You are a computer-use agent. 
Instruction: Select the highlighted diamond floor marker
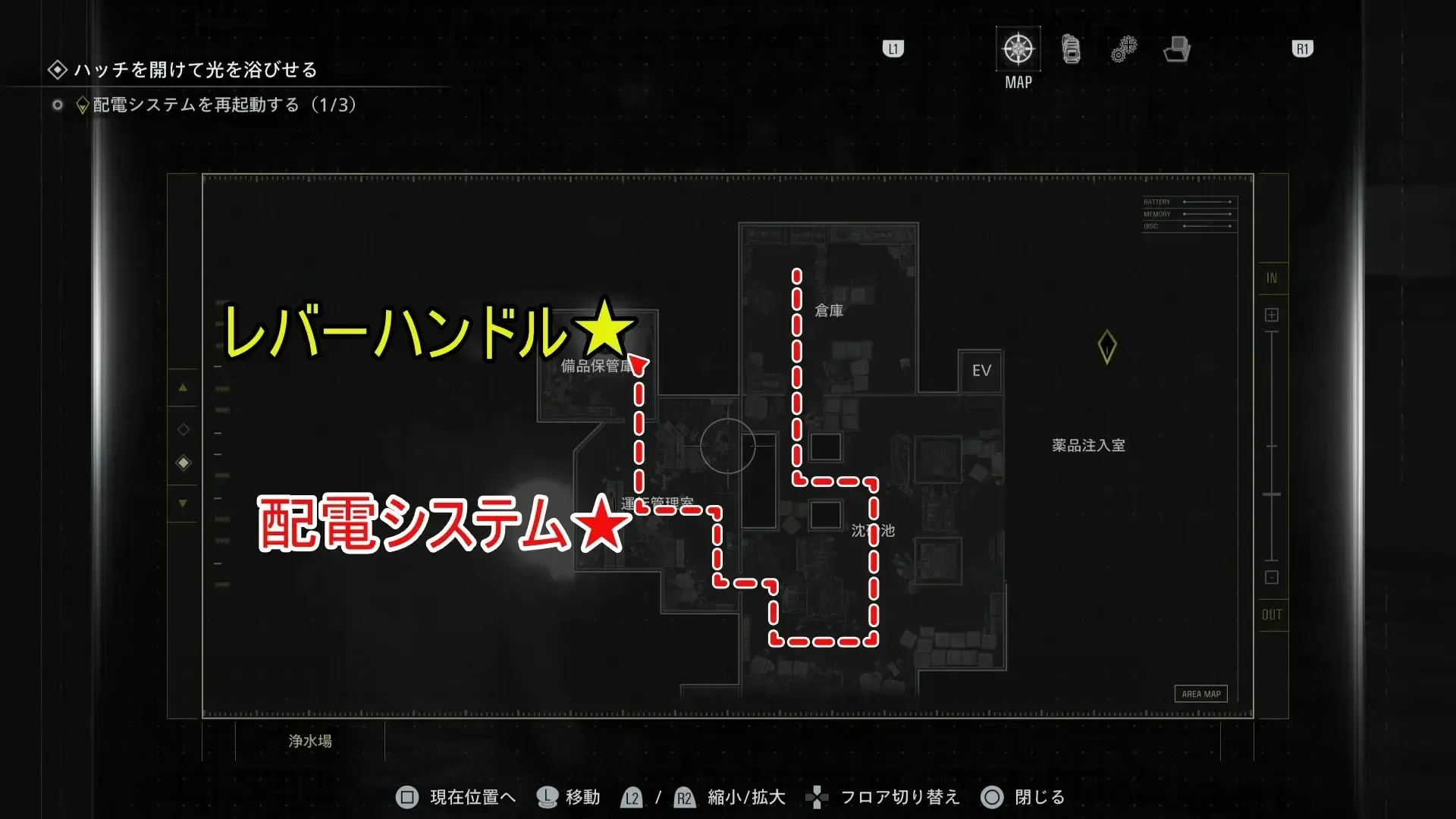coord(183,463)
